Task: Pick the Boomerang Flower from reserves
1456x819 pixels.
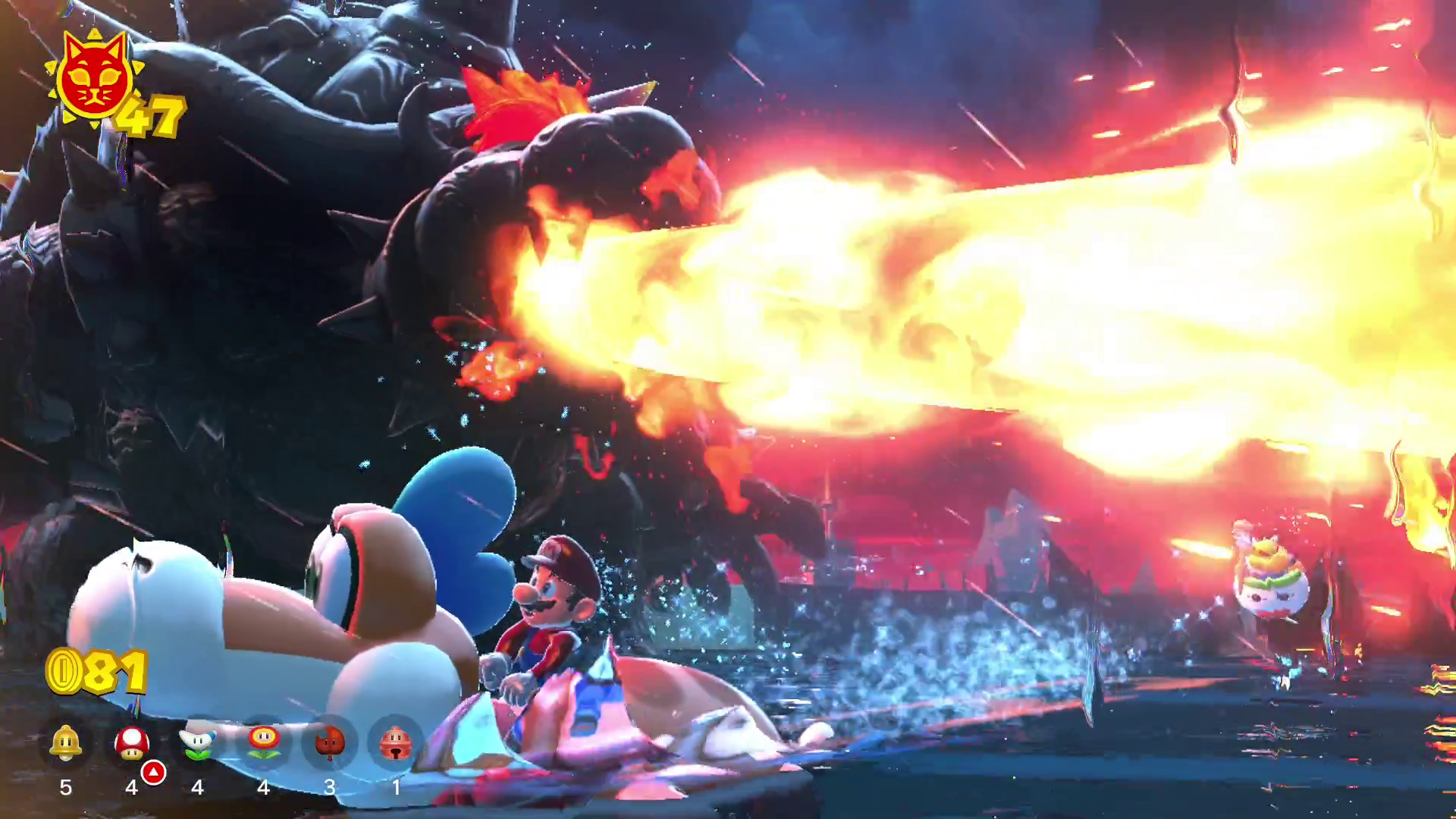Action: (198, 742)
